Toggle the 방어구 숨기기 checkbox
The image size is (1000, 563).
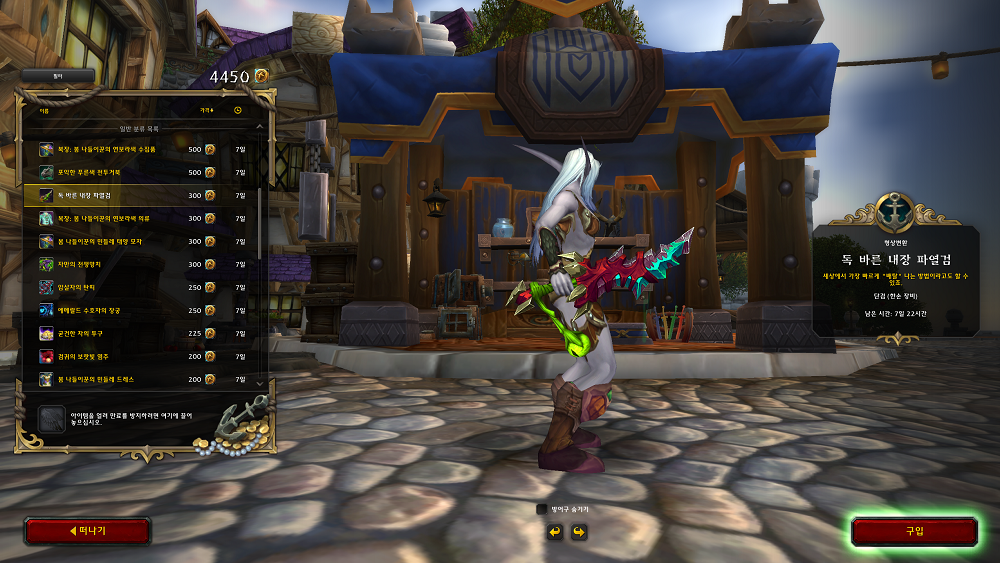(x=542, y=509)
